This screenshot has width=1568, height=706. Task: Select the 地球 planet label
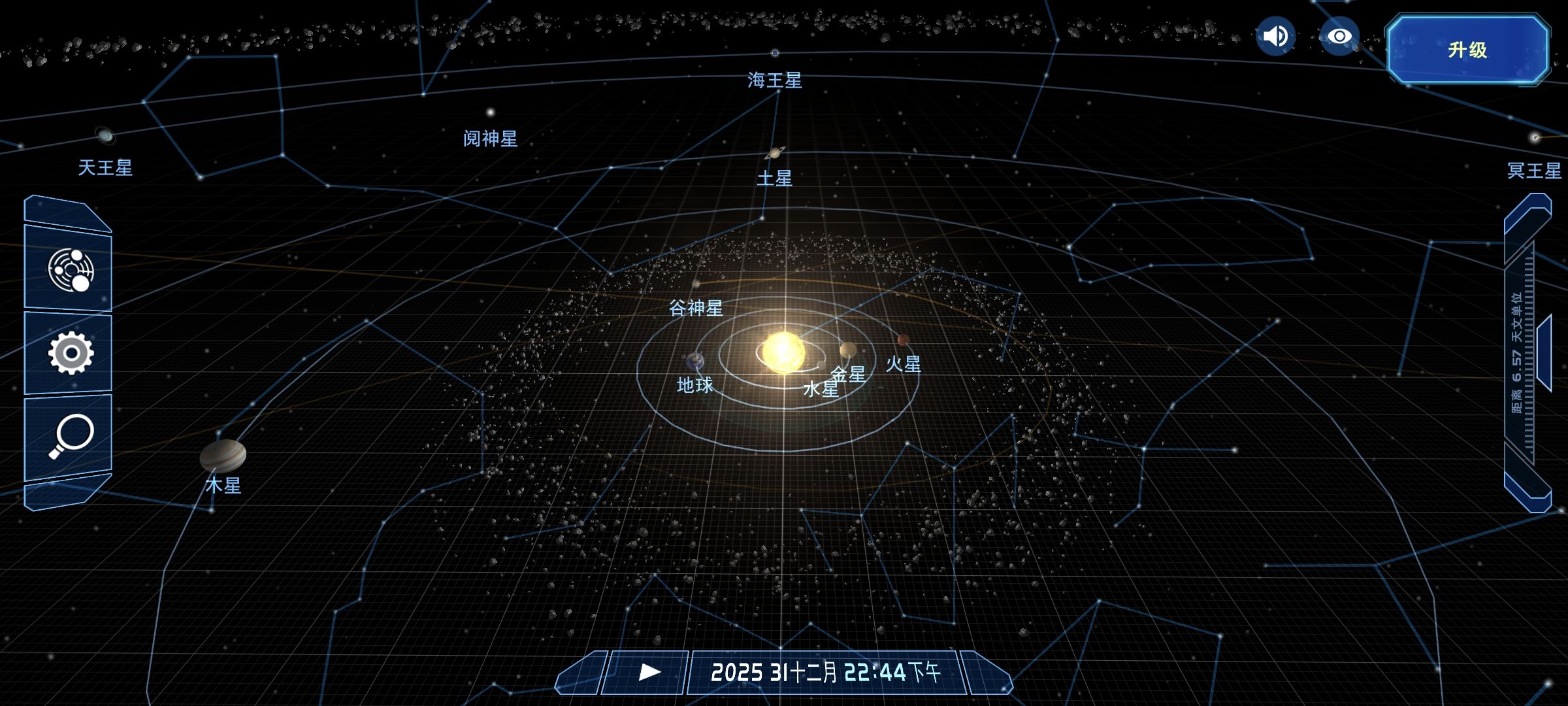[x=694, y=385]
